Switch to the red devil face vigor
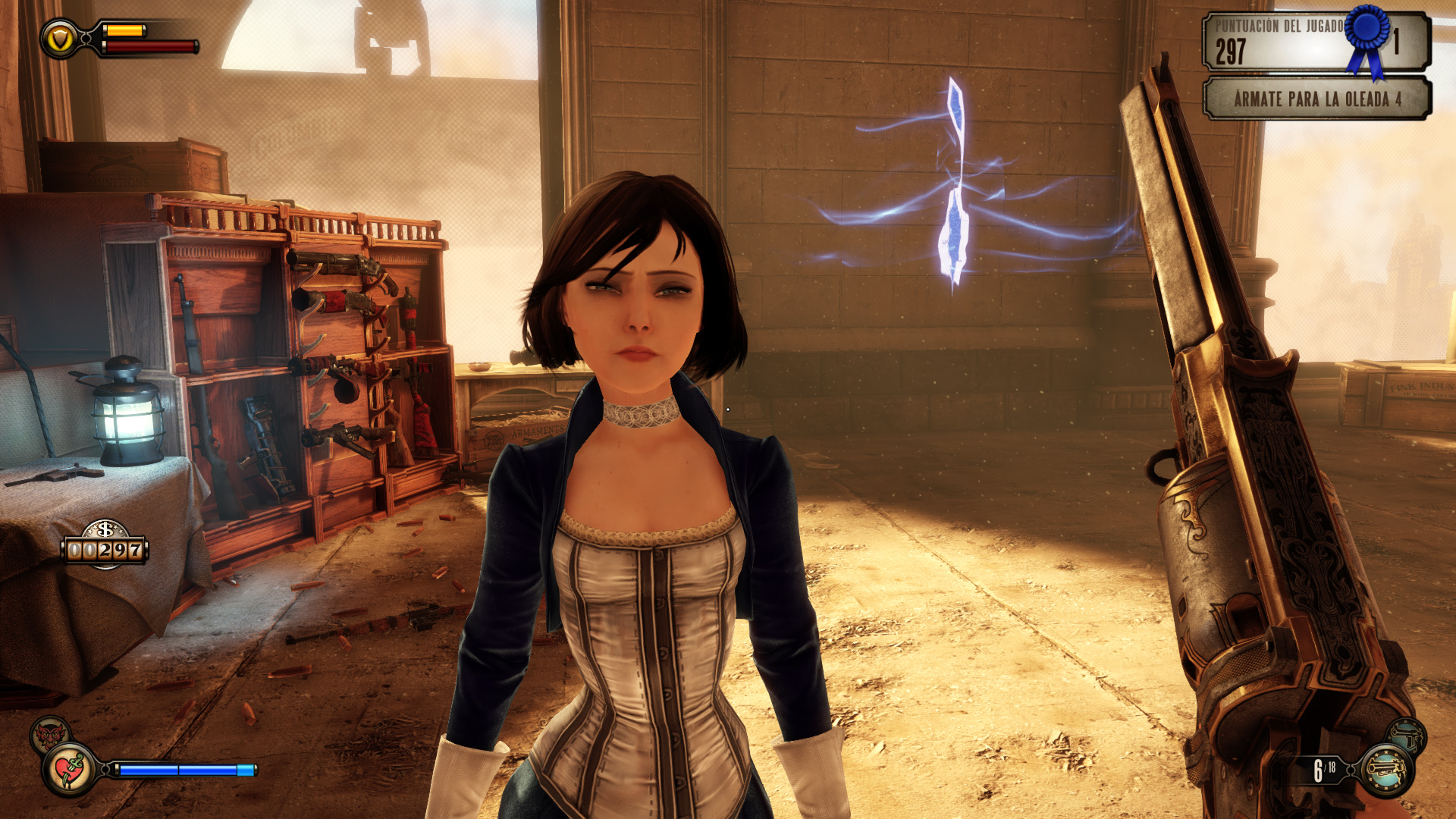Image resolution: width=1456 pixels, height=819 pixels. [49, 733]
